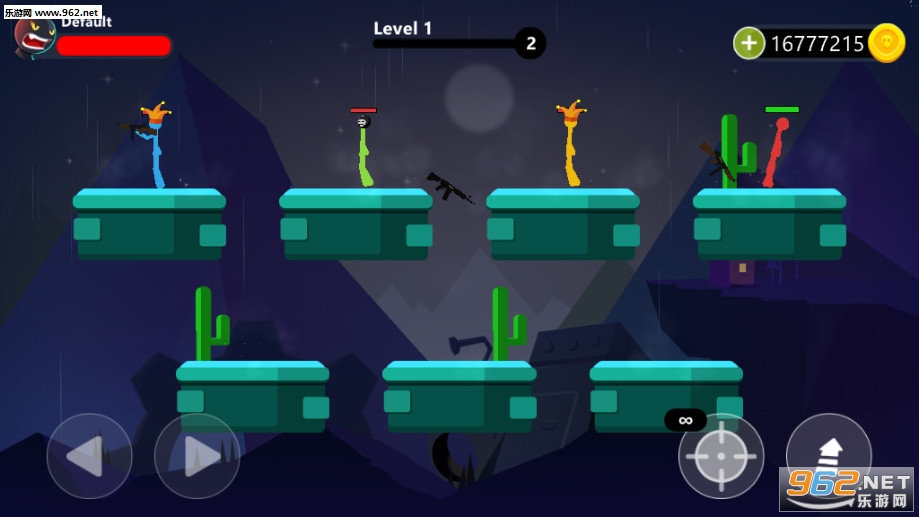
Task: Tap the move left arrow button
Action: point(89,456)
